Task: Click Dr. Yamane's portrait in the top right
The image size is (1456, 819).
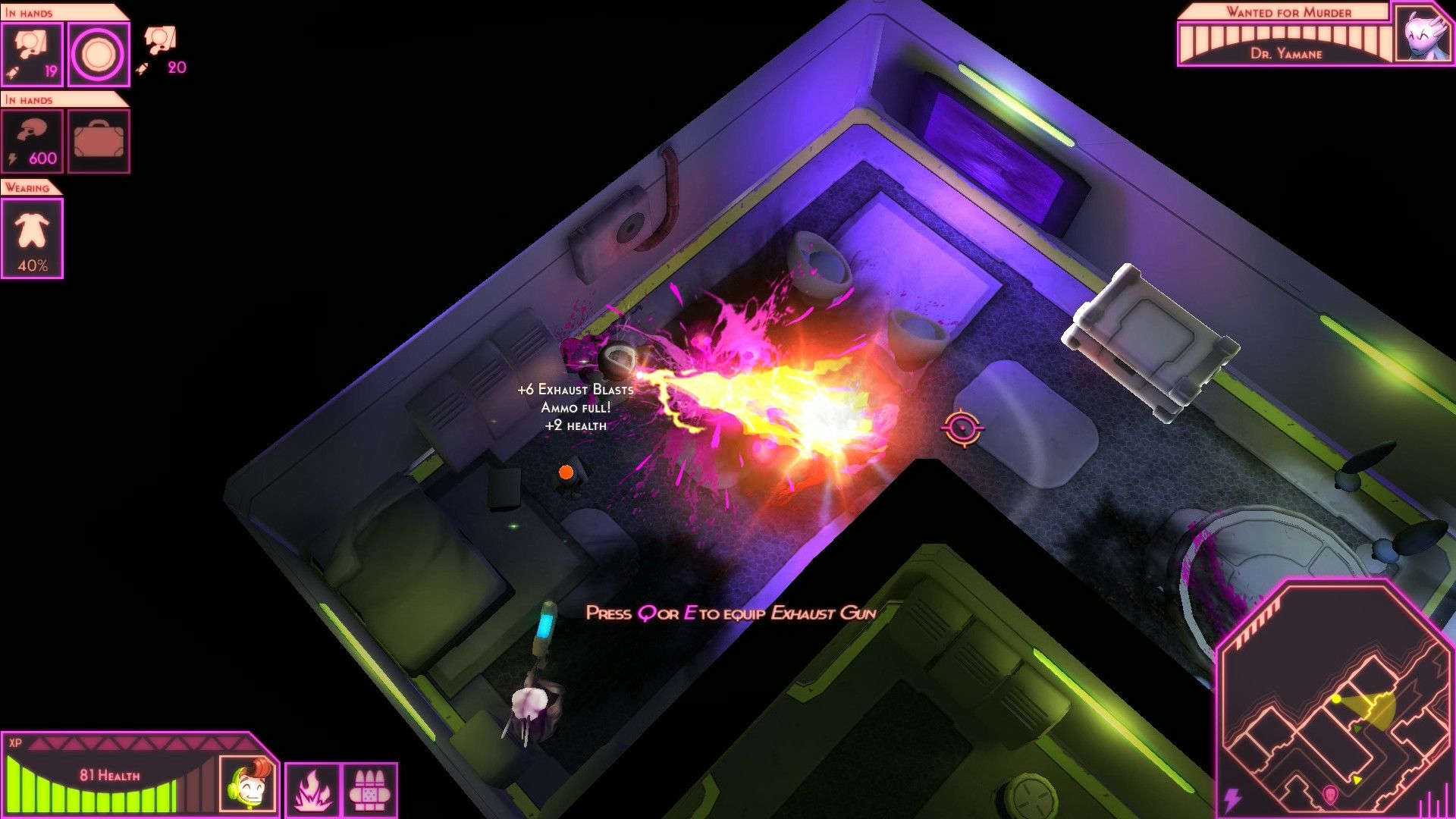Action: point(1423,33)
